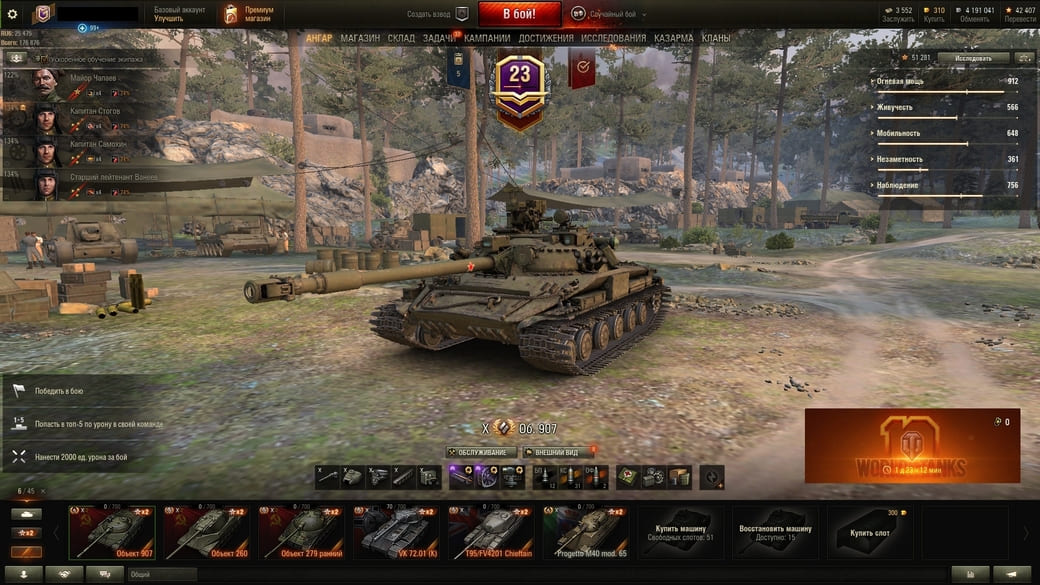1040x585 pixels.
Task: Click «Создать взвод» to create a platoon
Action: coord(437,14)
